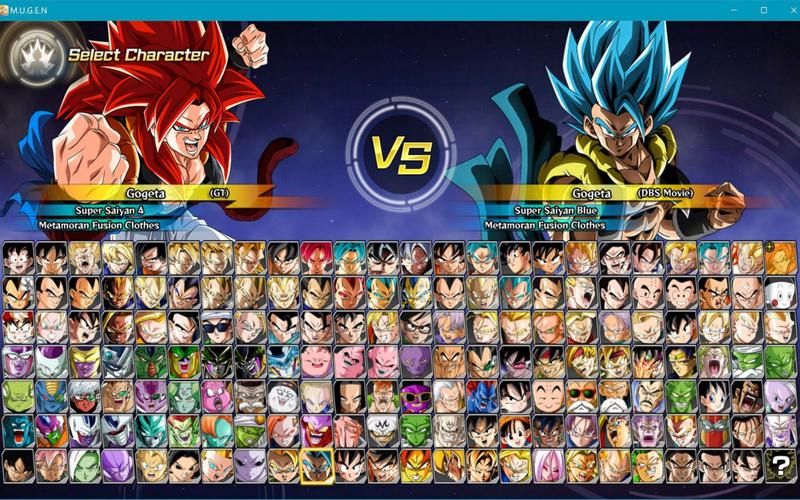Choose the gold-highlighted character portrait
The image size is (800, 500).
tap(317, 464)
